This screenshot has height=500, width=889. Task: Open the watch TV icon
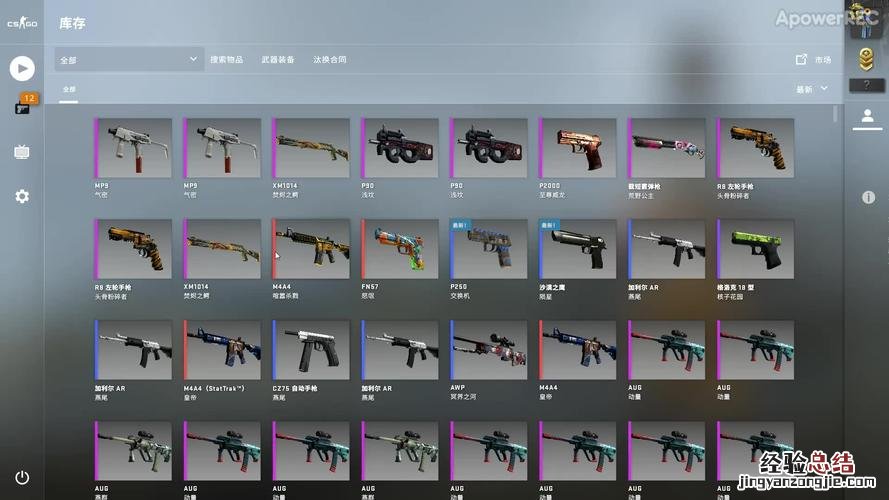tap(22, 152)
